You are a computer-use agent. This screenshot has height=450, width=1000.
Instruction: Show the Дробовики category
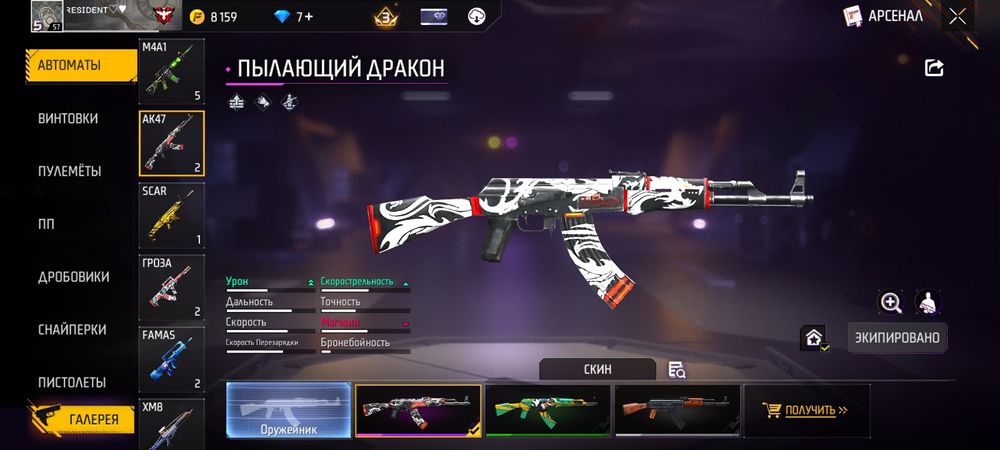[x=73, y=277]
